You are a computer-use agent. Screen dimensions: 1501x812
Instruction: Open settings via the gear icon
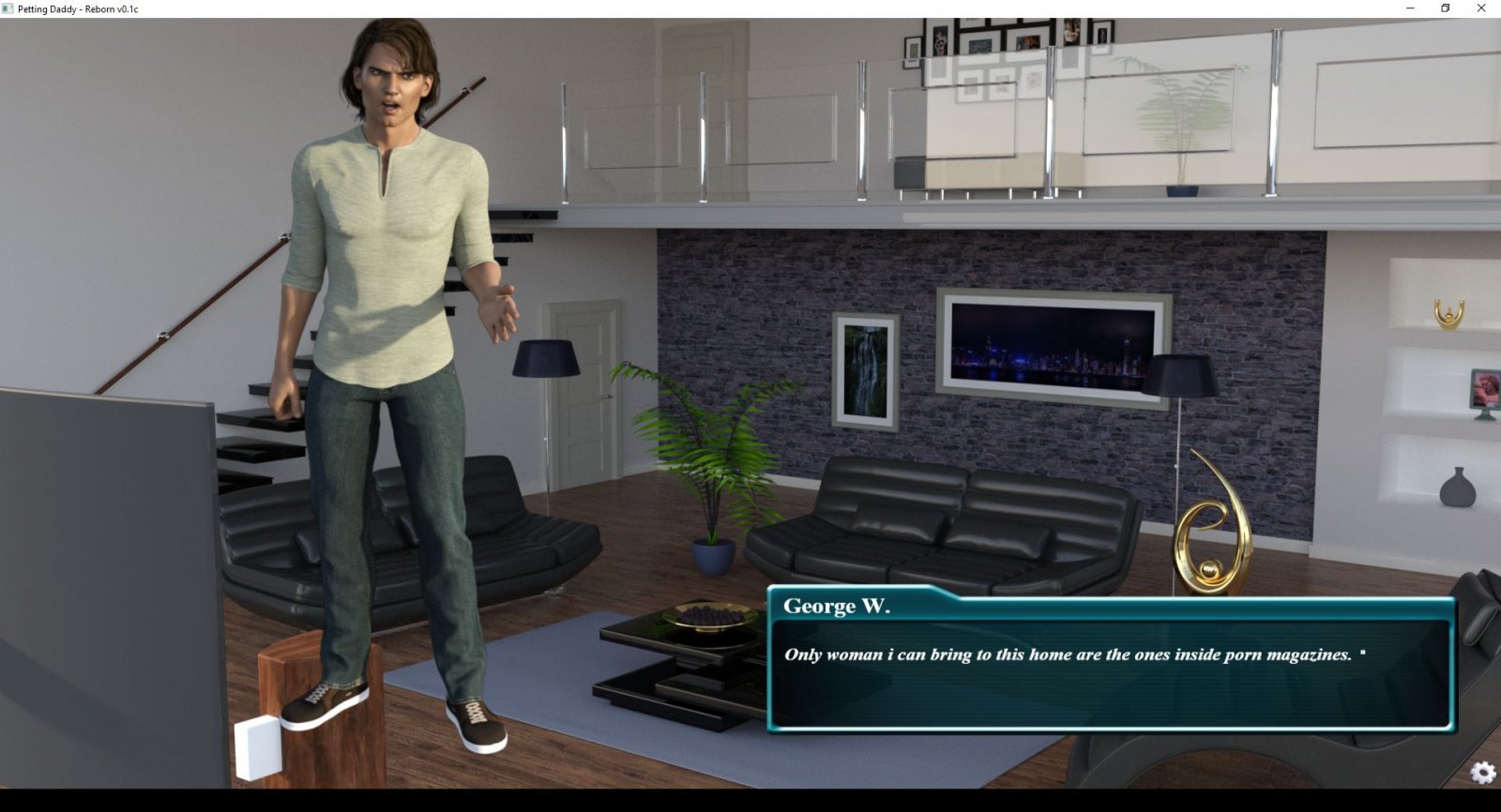[x=1482, y=772]
